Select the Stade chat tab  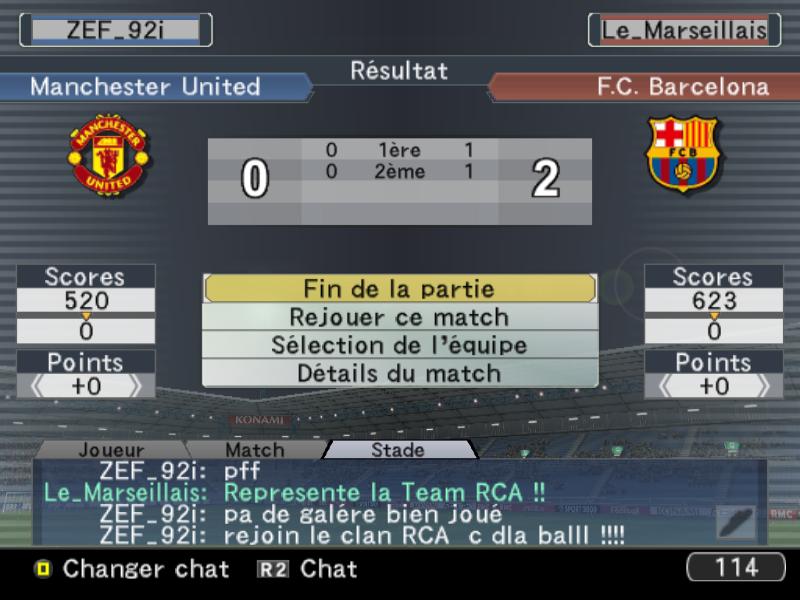click(x=398, y=450)
